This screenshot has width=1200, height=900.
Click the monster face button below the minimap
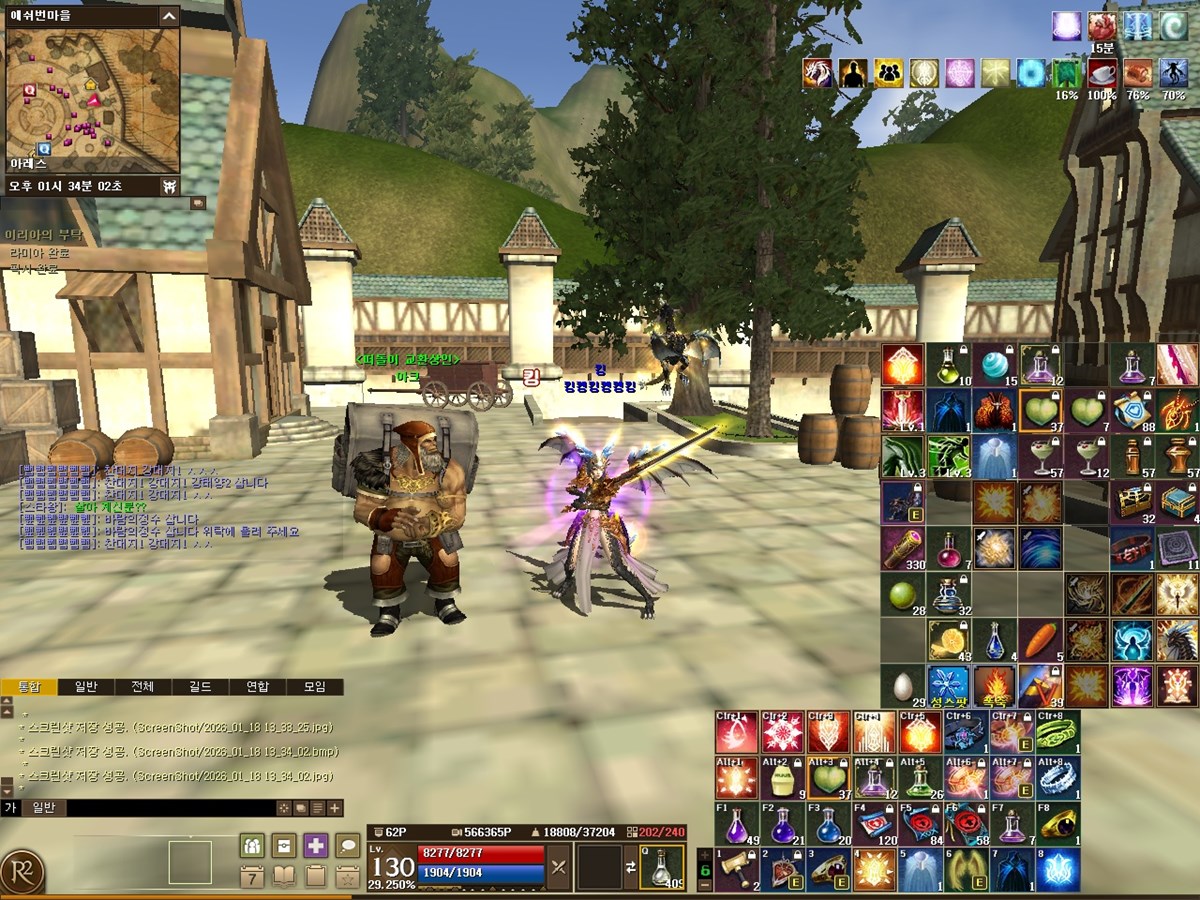coord(170,186)
